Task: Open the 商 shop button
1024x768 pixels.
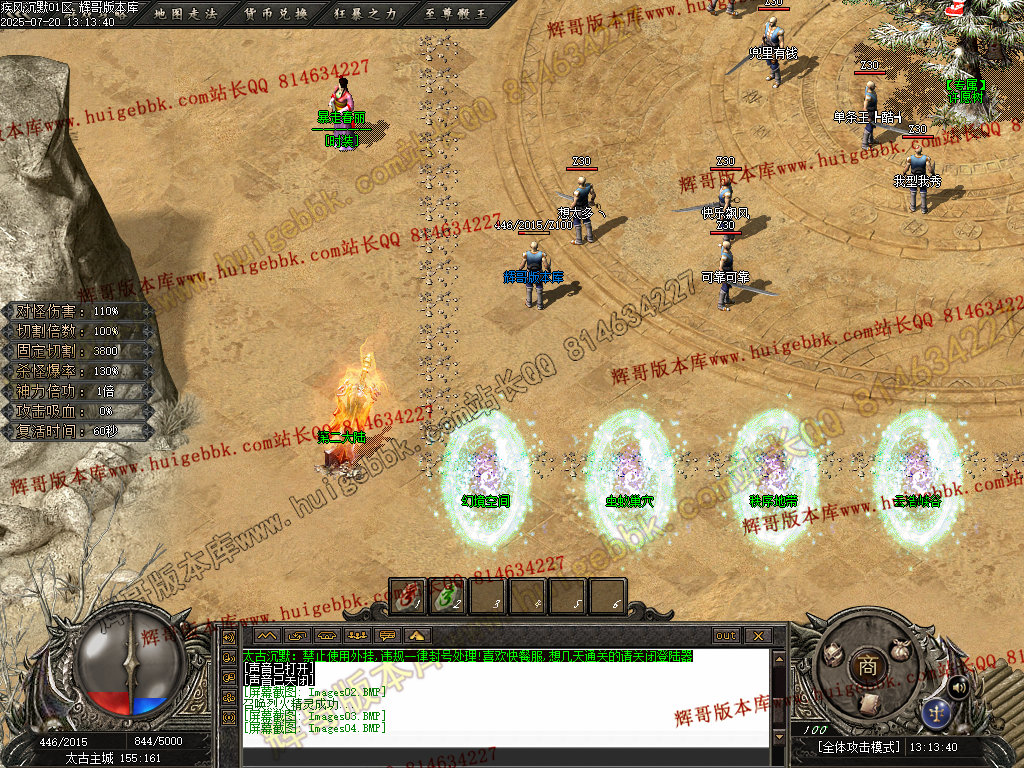Action: (x=868, y=664)
